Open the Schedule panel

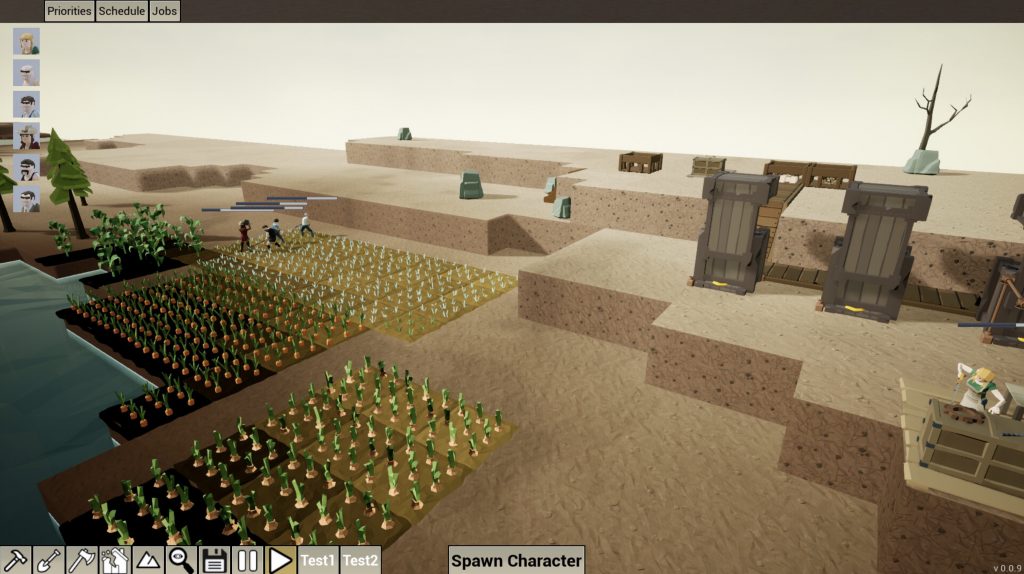pyautogui.click(x=121, y=11)
